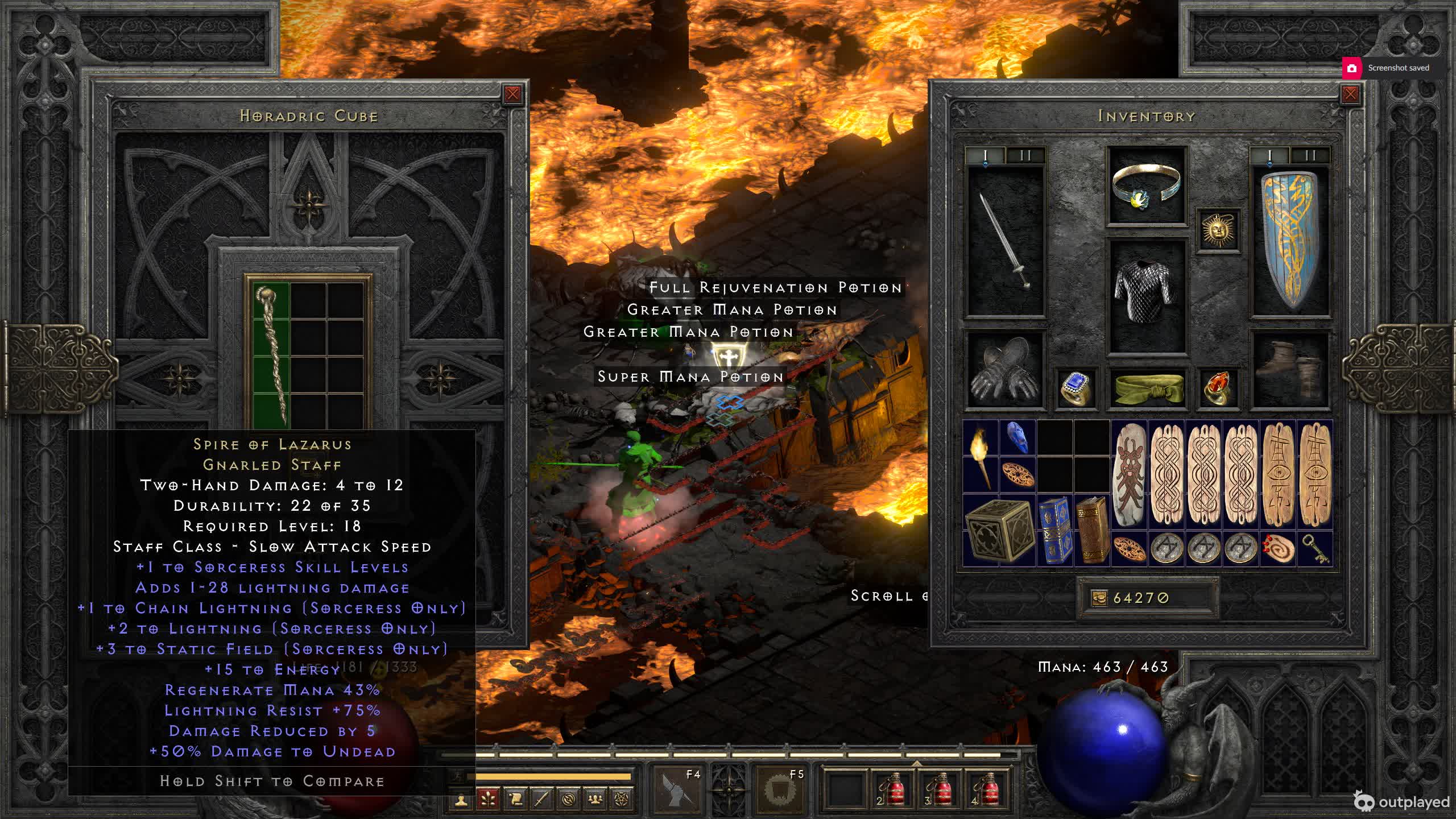The image size is (1456, 819).
Task: Close the Inventory panel
Action: point(1350,94)
